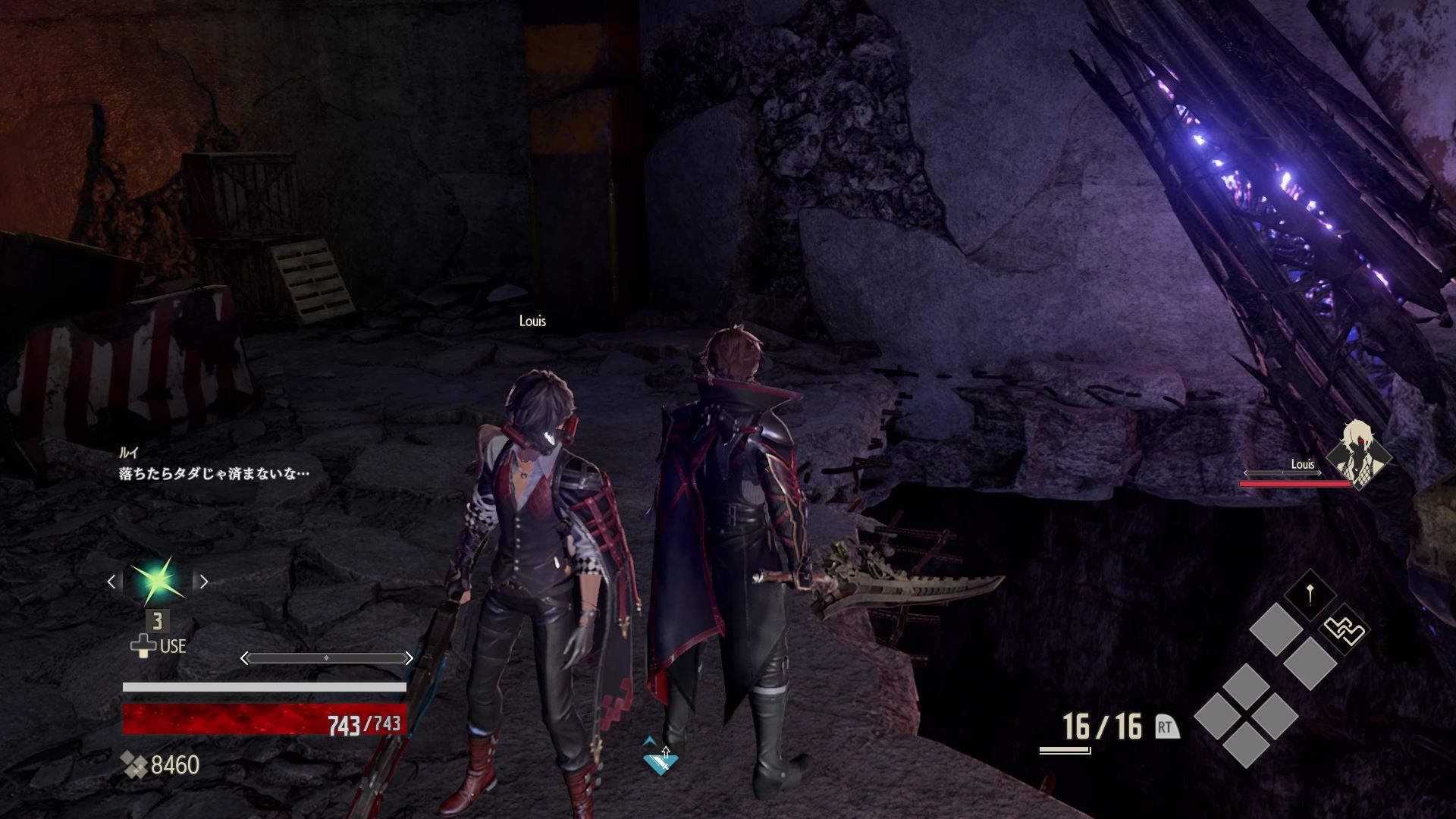Click the red 743/743 health bar
Image resolution: width=1456 pixels, height=819 pixels.
pos(264,719)
